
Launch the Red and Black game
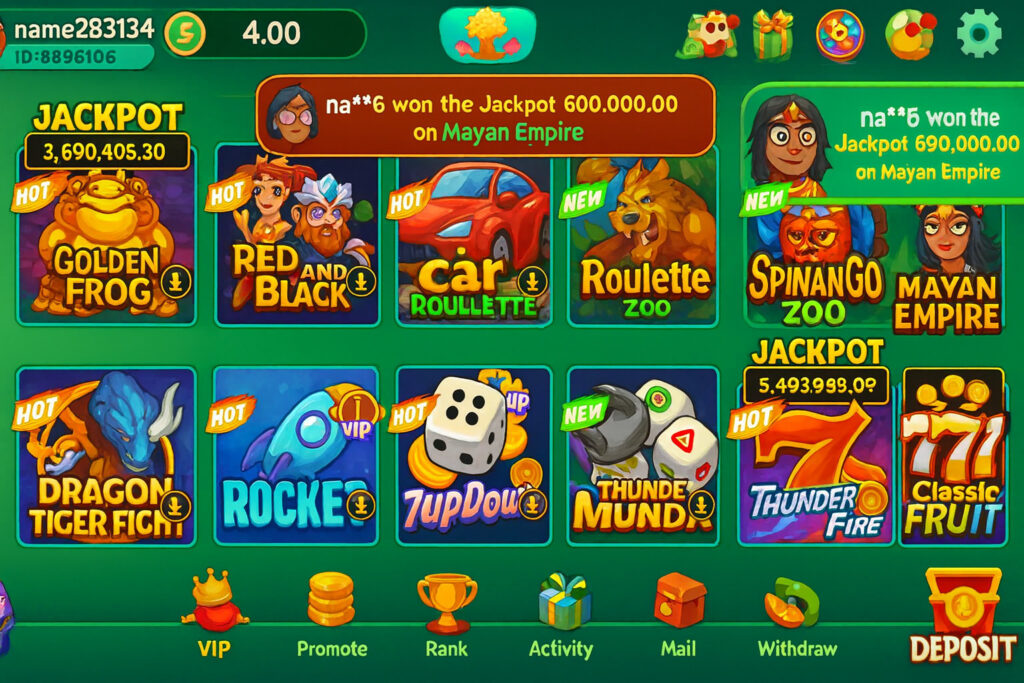click(297, 240)
